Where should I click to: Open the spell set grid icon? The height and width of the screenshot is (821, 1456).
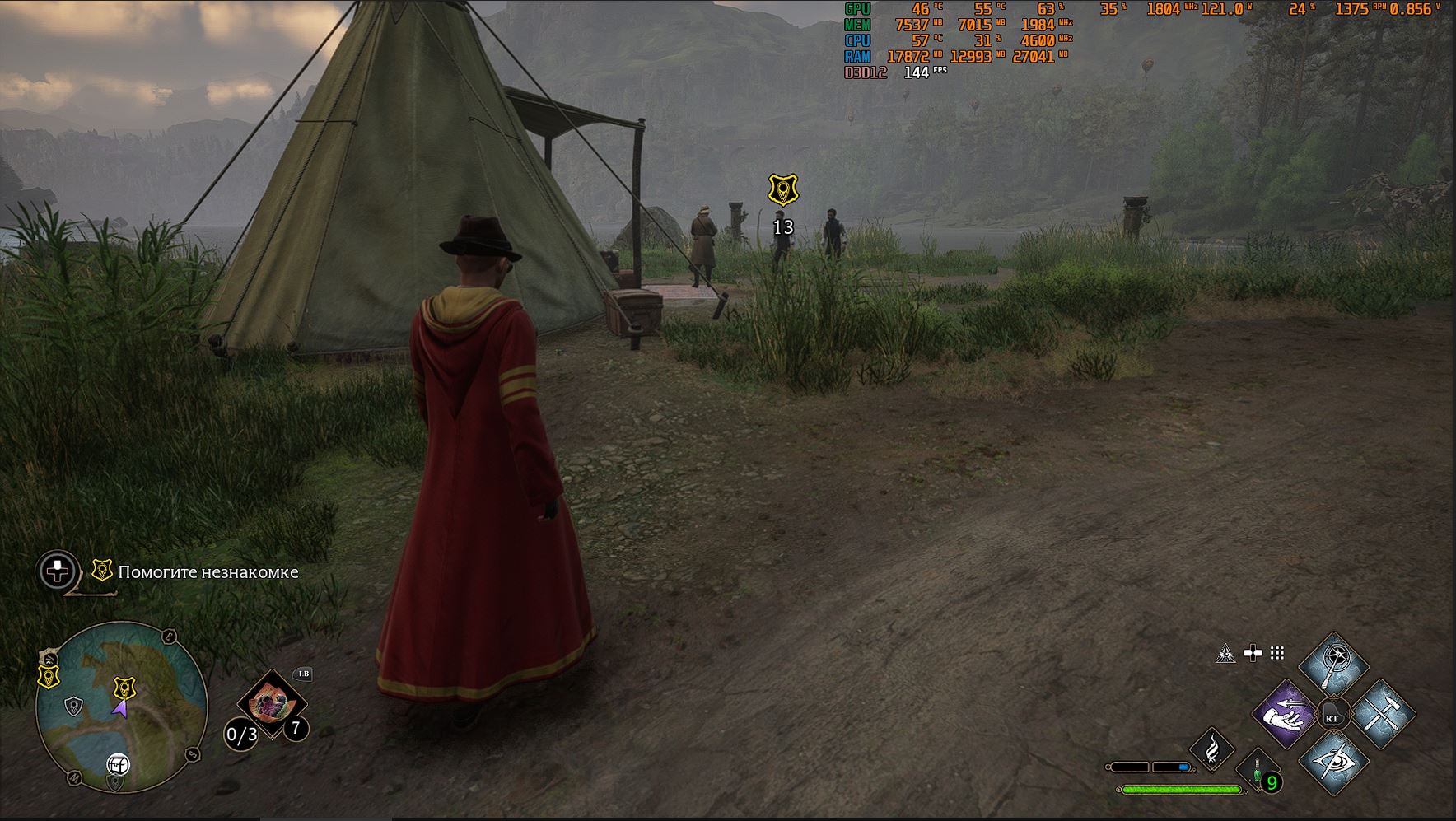coord(1277,653)
